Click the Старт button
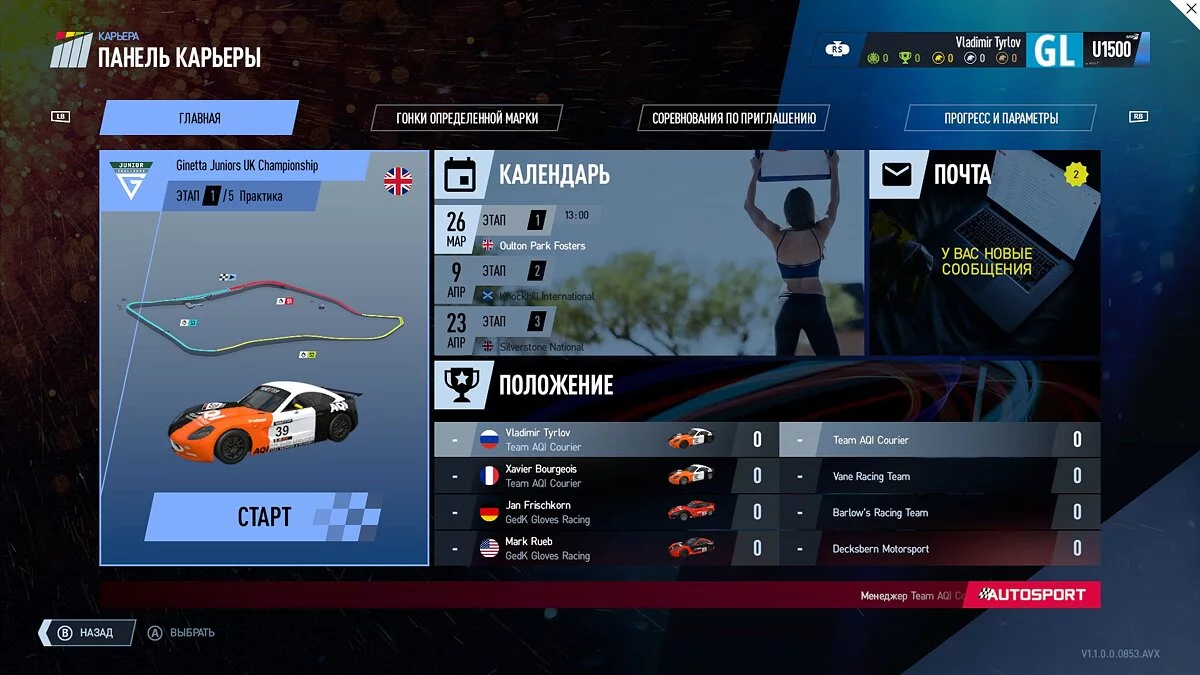Screen dimensions: 1200x675 tap(264, 517)
